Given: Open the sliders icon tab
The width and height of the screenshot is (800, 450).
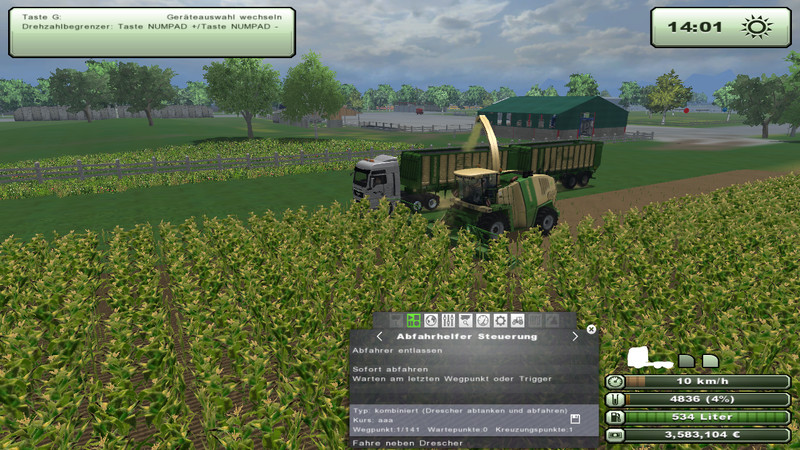Looking at the screenshot, I should pos(448,321).
